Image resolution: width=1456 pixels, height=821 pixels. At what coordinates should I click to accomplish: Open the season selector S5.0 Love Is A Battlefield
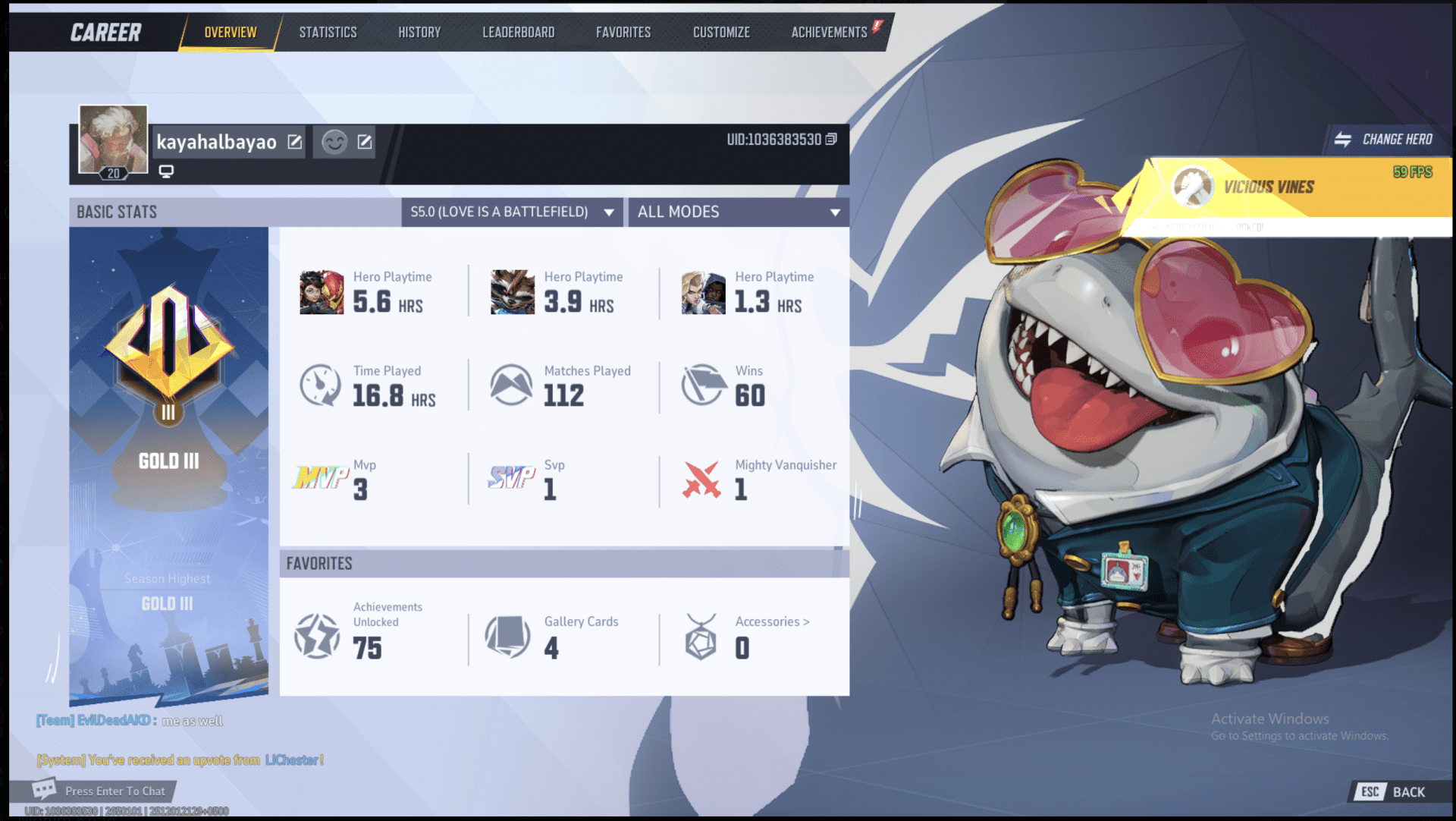pos(511,212)
